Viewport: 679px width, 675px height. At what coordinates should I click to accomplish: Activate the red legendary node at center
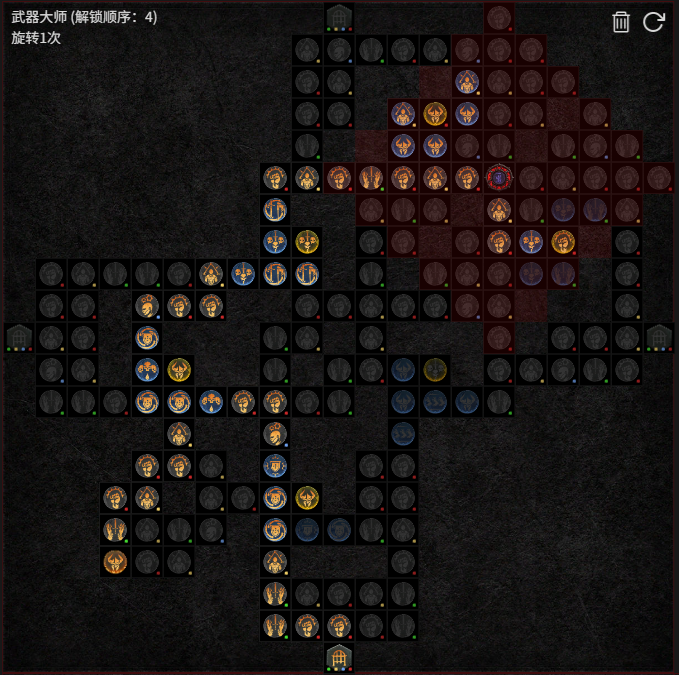[498, 178]
